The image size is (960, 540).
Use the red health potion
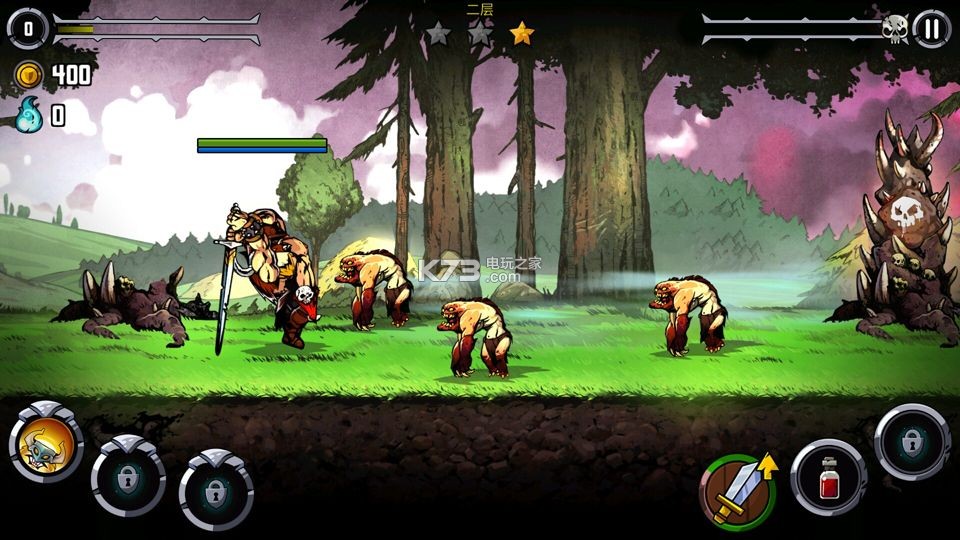click(x=829, y=479)
